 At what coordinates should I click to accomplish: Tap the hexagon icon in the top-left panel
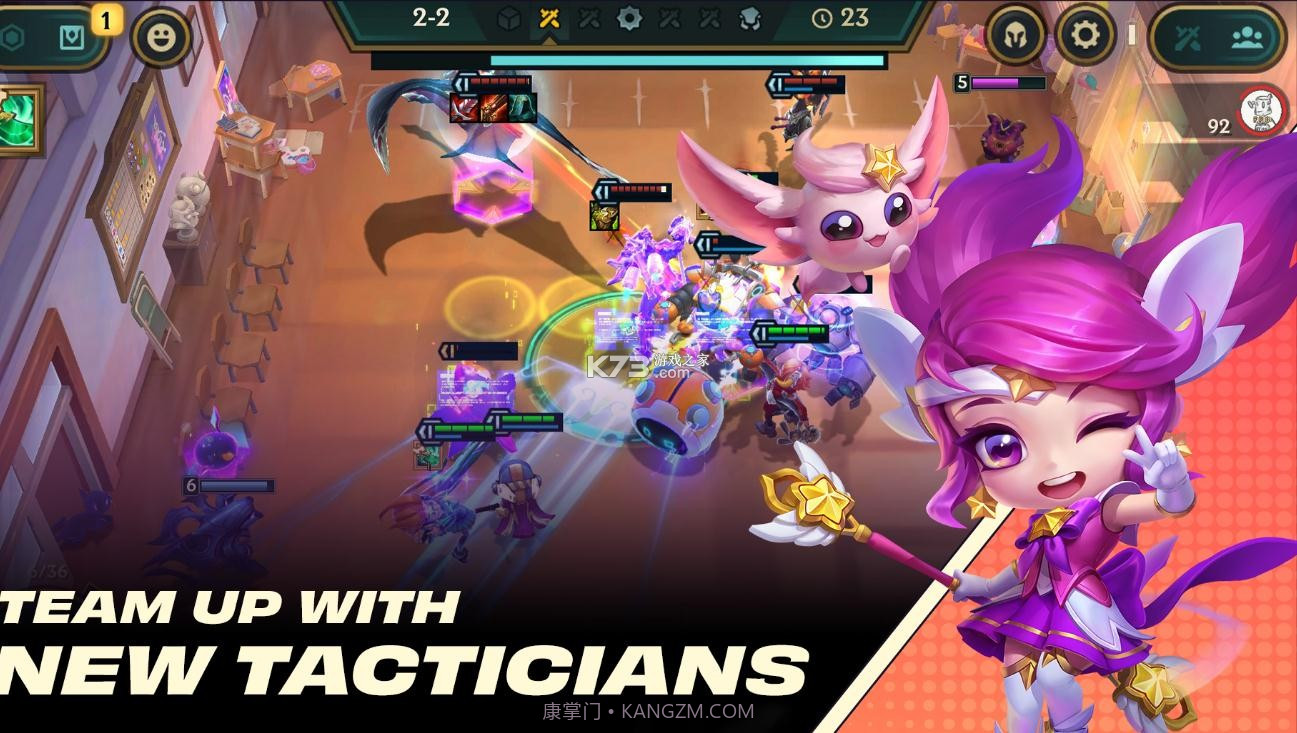click(x=12, y=38)
